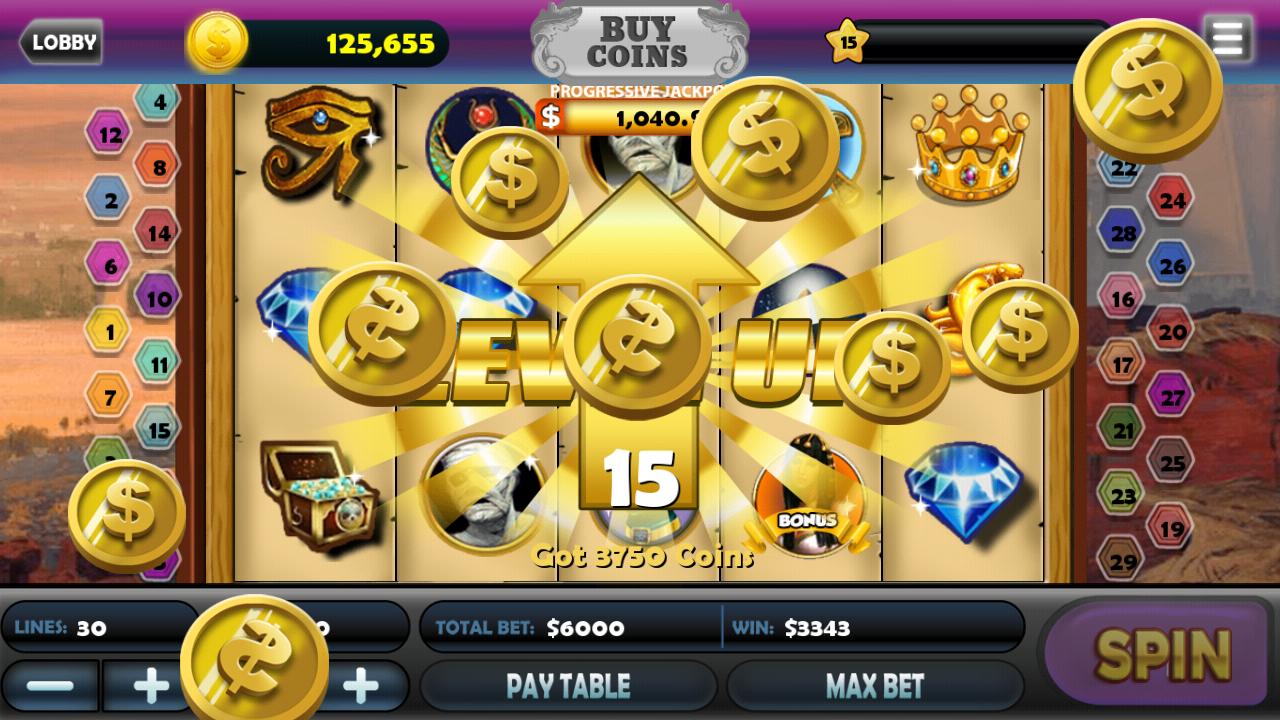Image resolution: width=1280 pixels, height=720 pixels.
Task: Open BUY COINS store
Action: 639,42
